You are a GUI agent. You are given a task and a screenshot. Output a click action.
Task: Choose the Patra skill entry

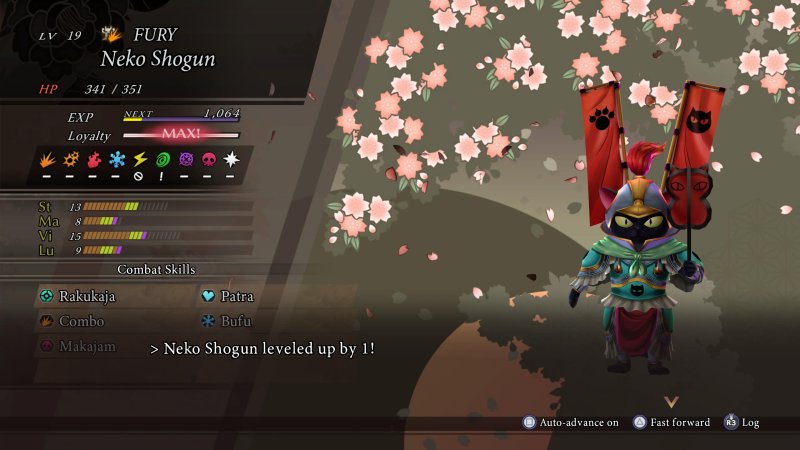(234, 296)
